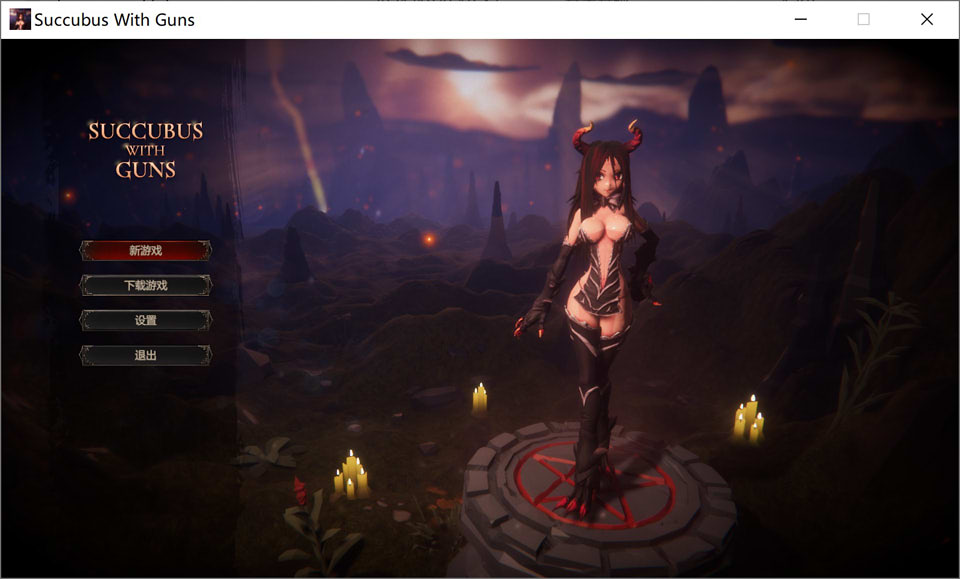Screen dimensions: 960x579
Task: Minimize the game window
Action: [801, 19]
